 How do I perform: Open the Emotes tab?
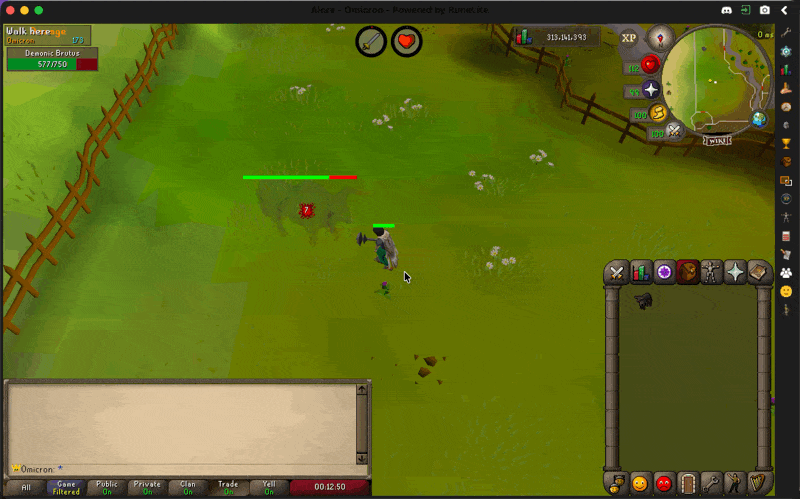[736, 484]
